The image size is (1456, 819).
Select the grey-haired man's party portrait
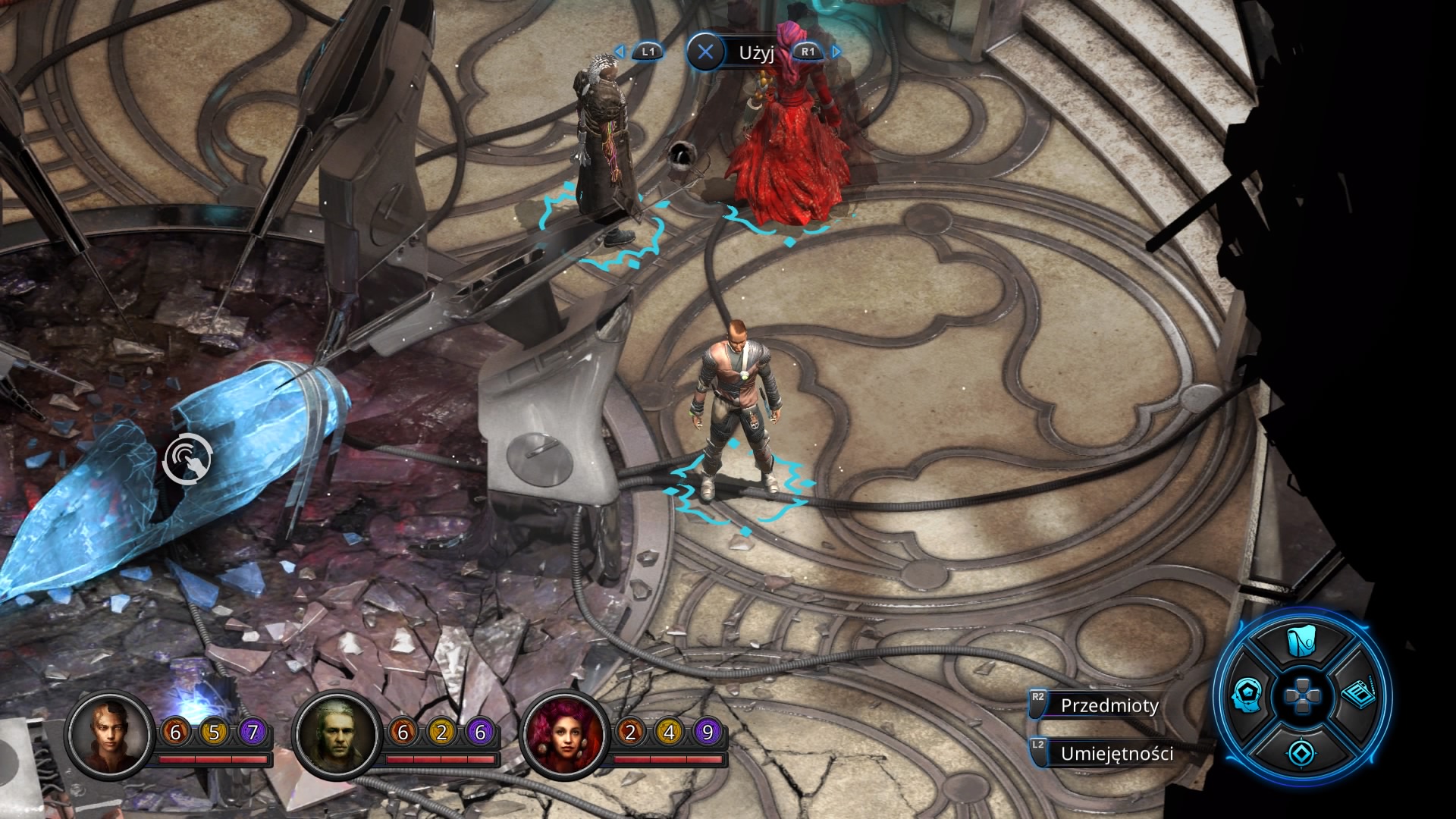(337, 733)
